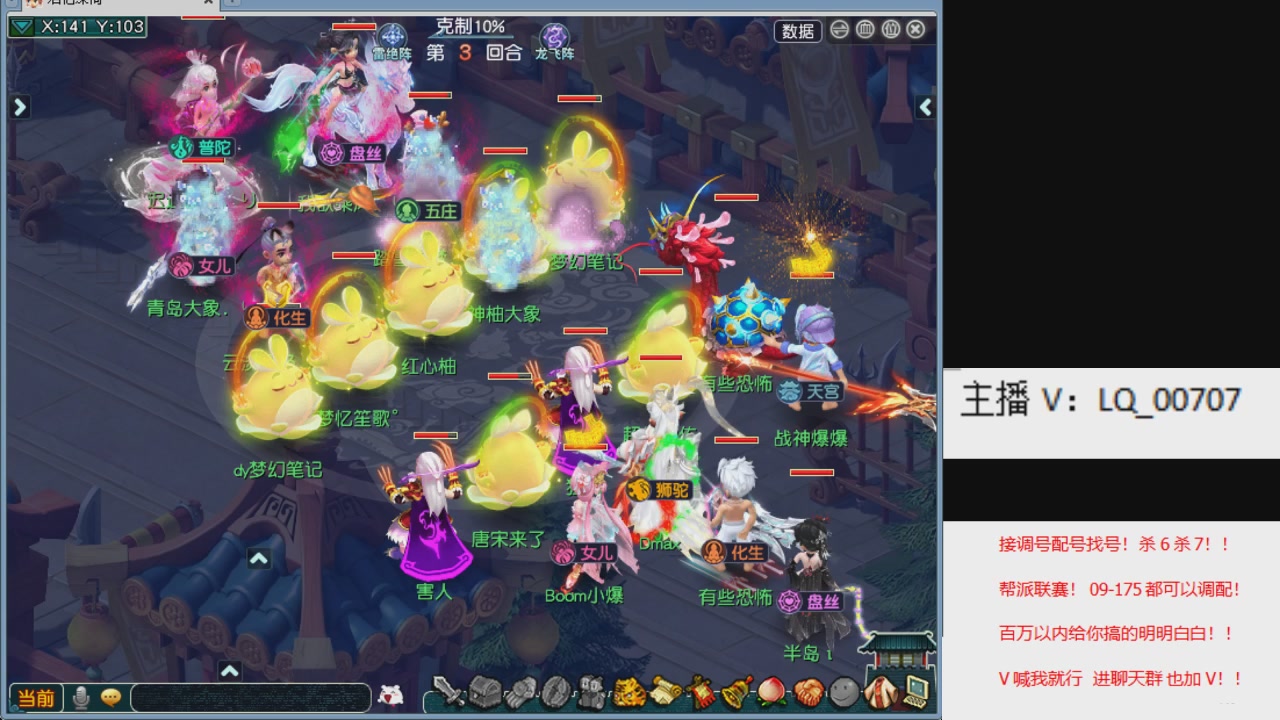
Task: Open the scroll icon in the battle toolbar
Action: point(666,692)
